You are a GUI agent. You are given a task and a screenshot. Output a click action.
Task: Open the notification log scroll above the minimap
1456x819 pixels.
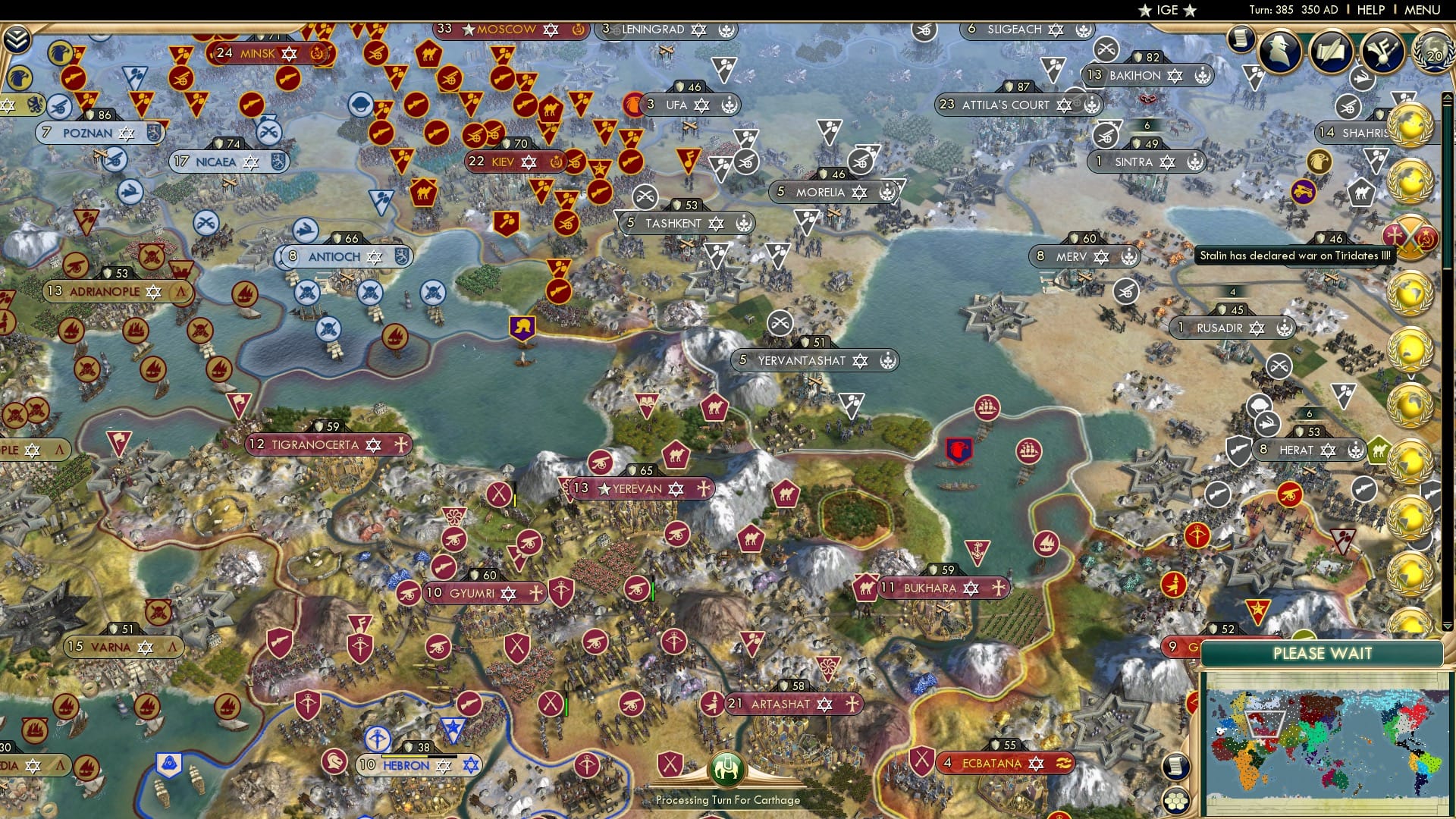pos(1176,766)
